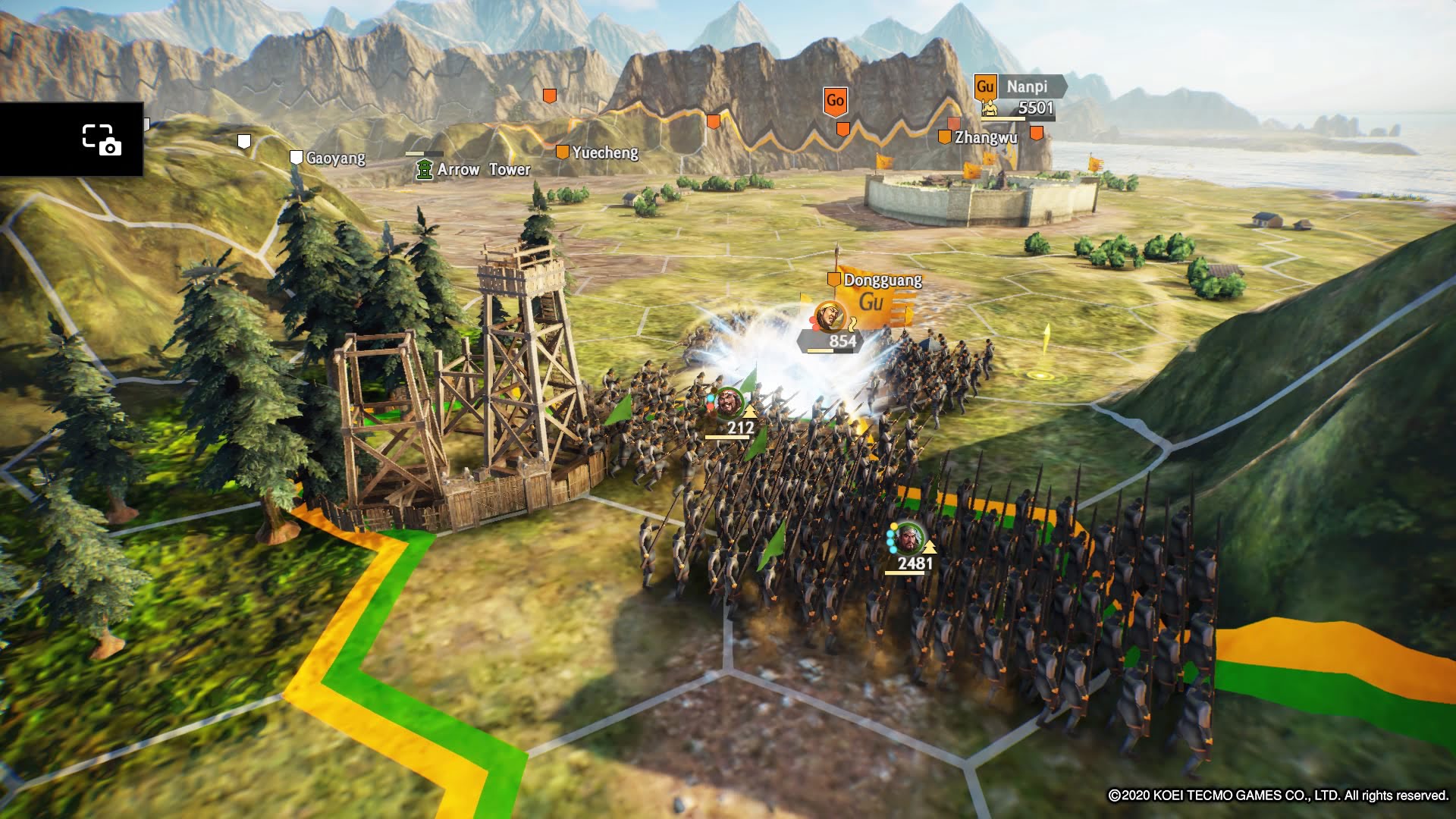Viewport: 1456px width, 819px height.
Task: Select the Nanpi city label
Action: tap(1026, 86)
